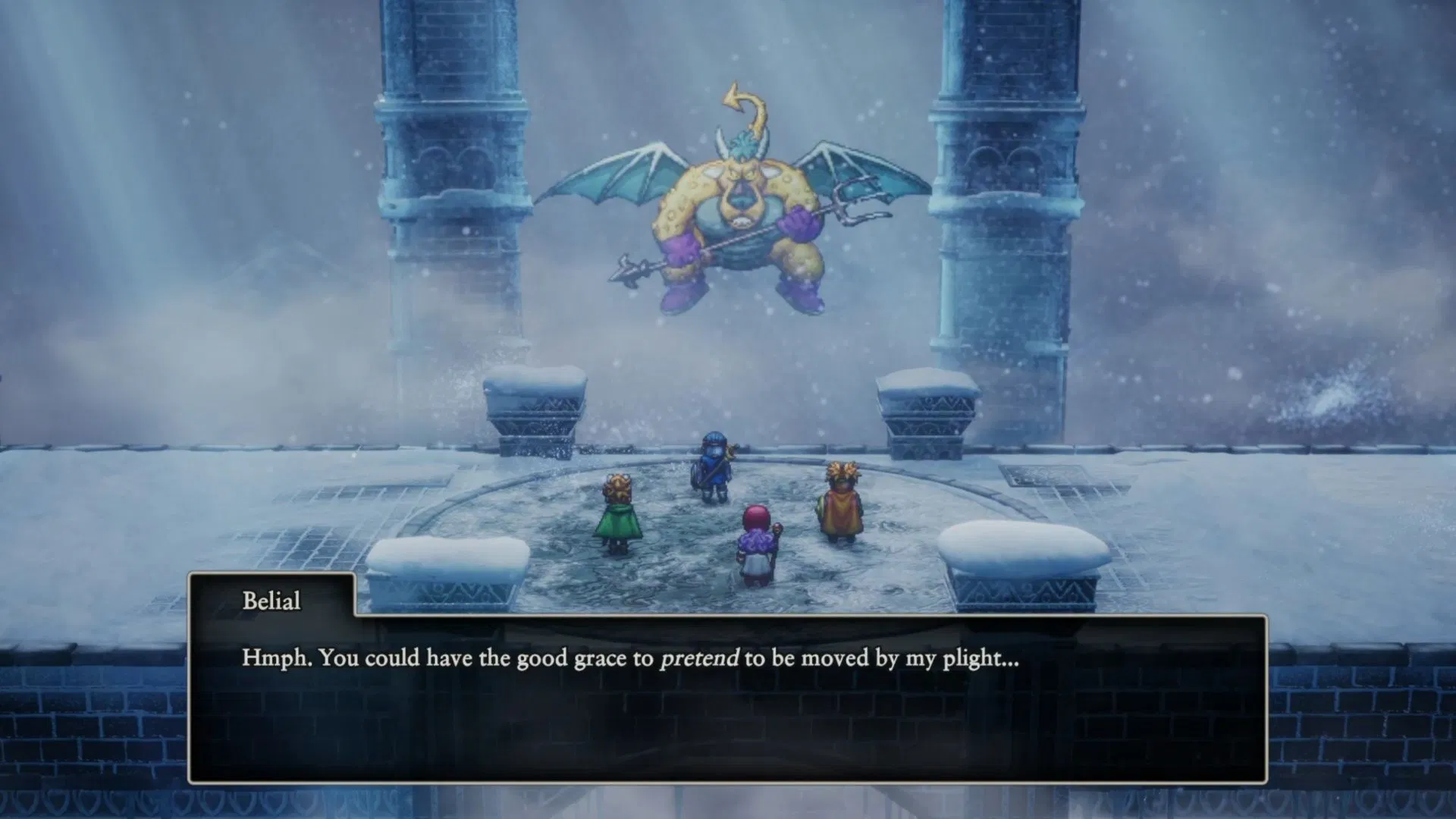Click the floating demon Belial sprite
The width and height of the screenshot is (1456, 819).
coord(732,212)
